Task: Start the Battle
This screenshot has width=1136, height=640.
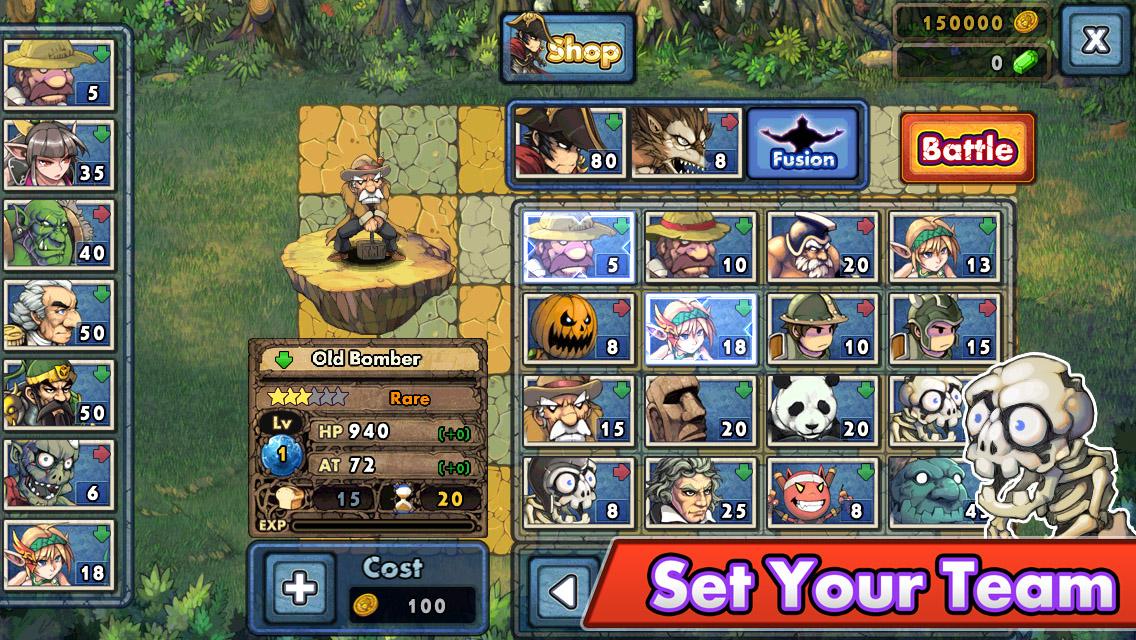Action: pyautogui.click(x=967, y=149)
